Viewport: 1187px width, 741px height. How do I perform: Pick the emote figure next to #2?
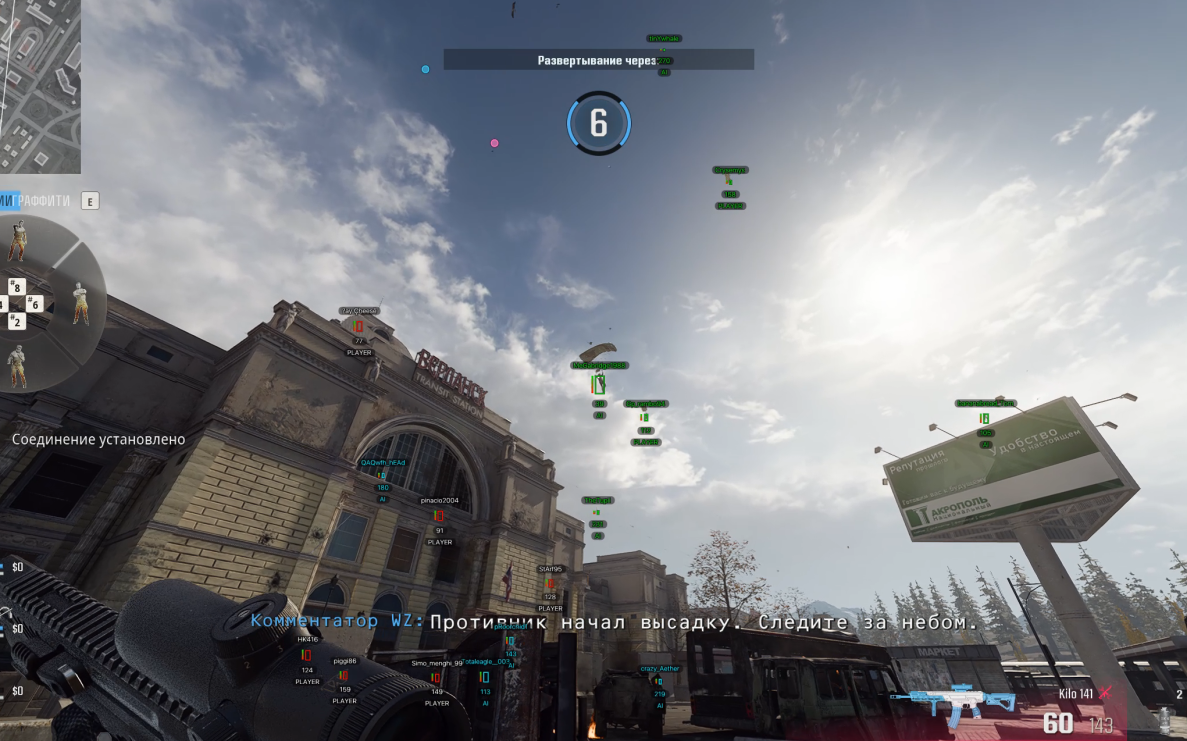tap(16, 365)
